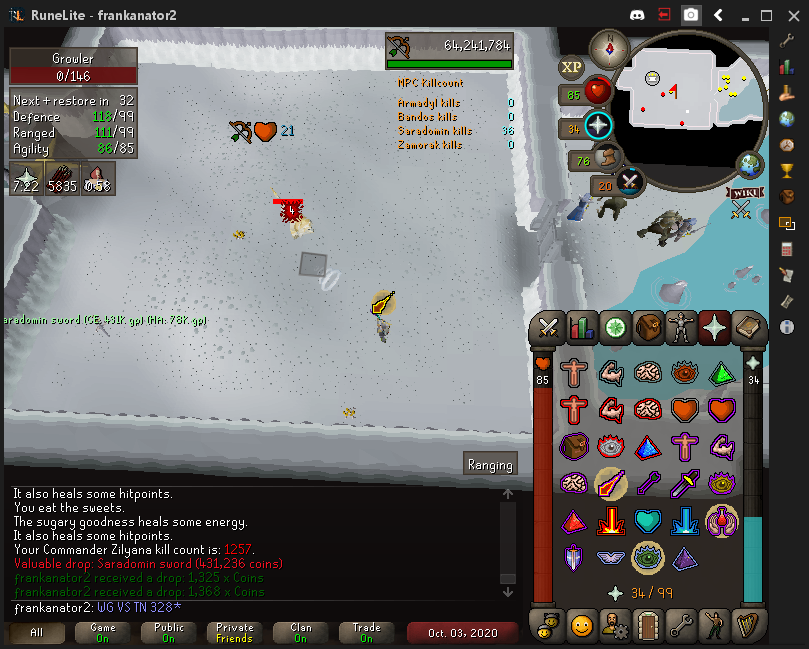Open the Logout door tab

pyautogui.click(x=649, y=627)
